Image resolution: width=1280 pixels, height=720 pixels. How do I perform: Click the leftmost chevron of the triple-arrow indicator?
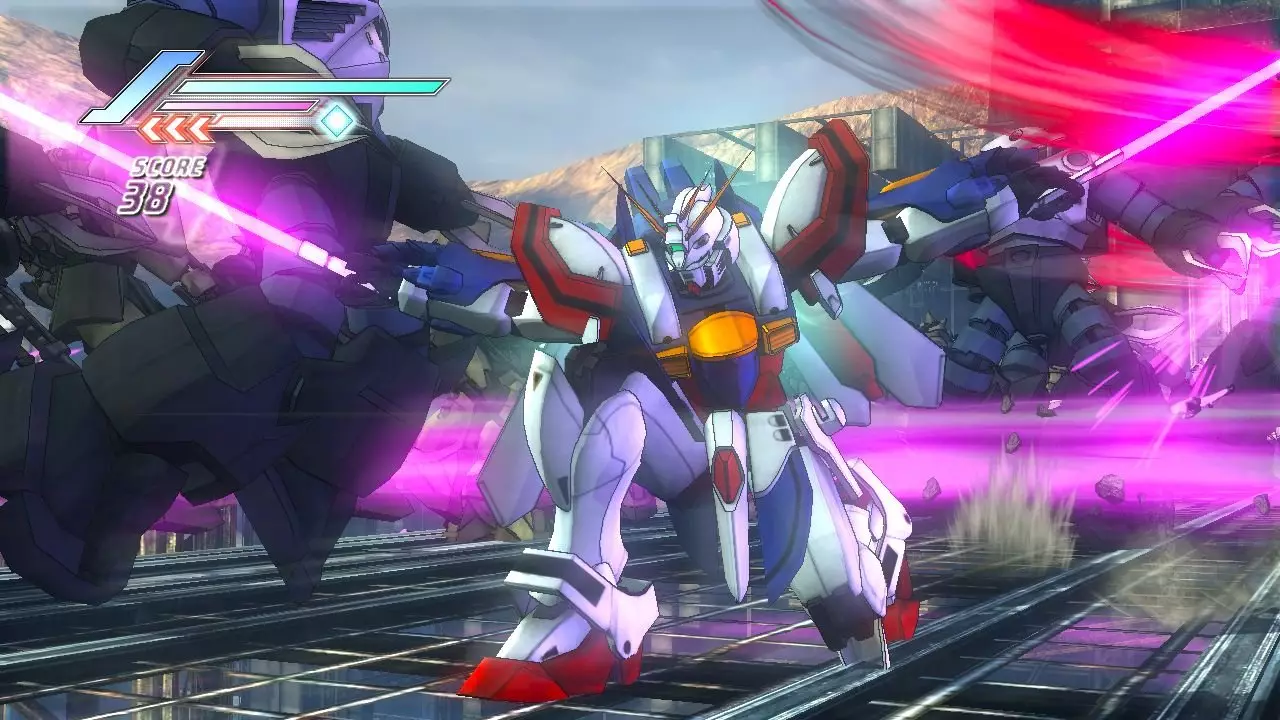pos(150,128)
